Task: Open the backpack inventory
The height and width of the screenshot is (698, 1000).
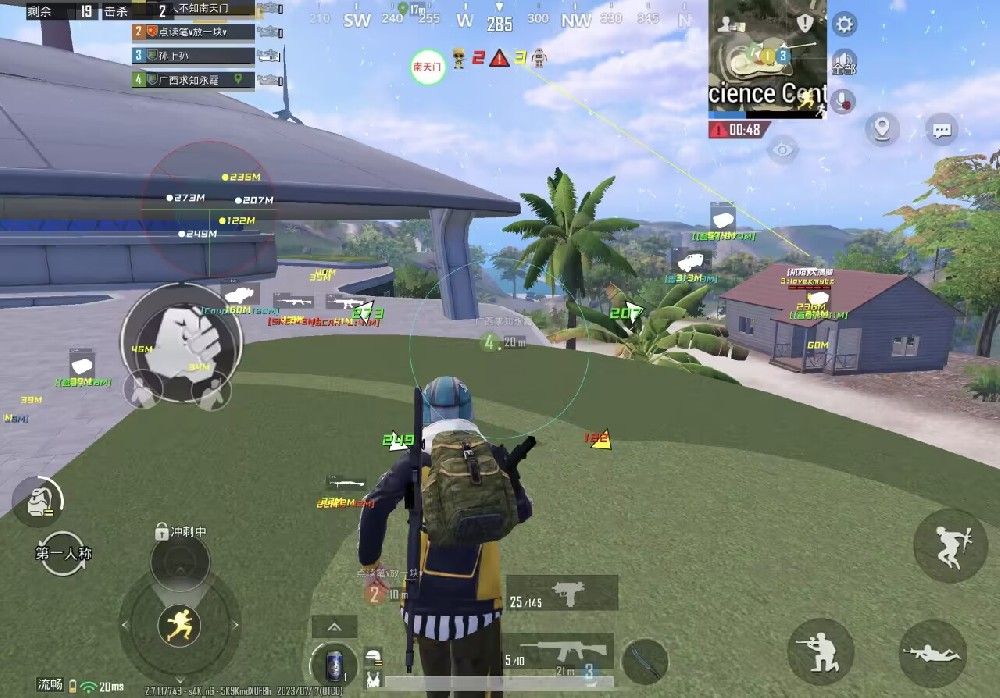Action: click(x=39, y=499)
